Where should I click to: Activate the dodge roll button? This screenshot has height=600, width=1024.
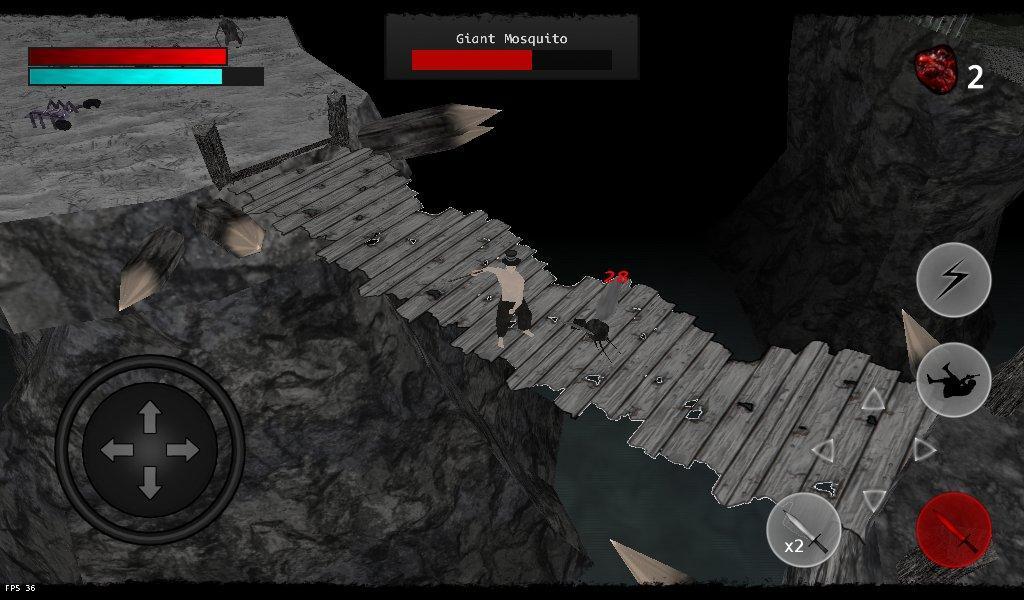click(953, 380)
